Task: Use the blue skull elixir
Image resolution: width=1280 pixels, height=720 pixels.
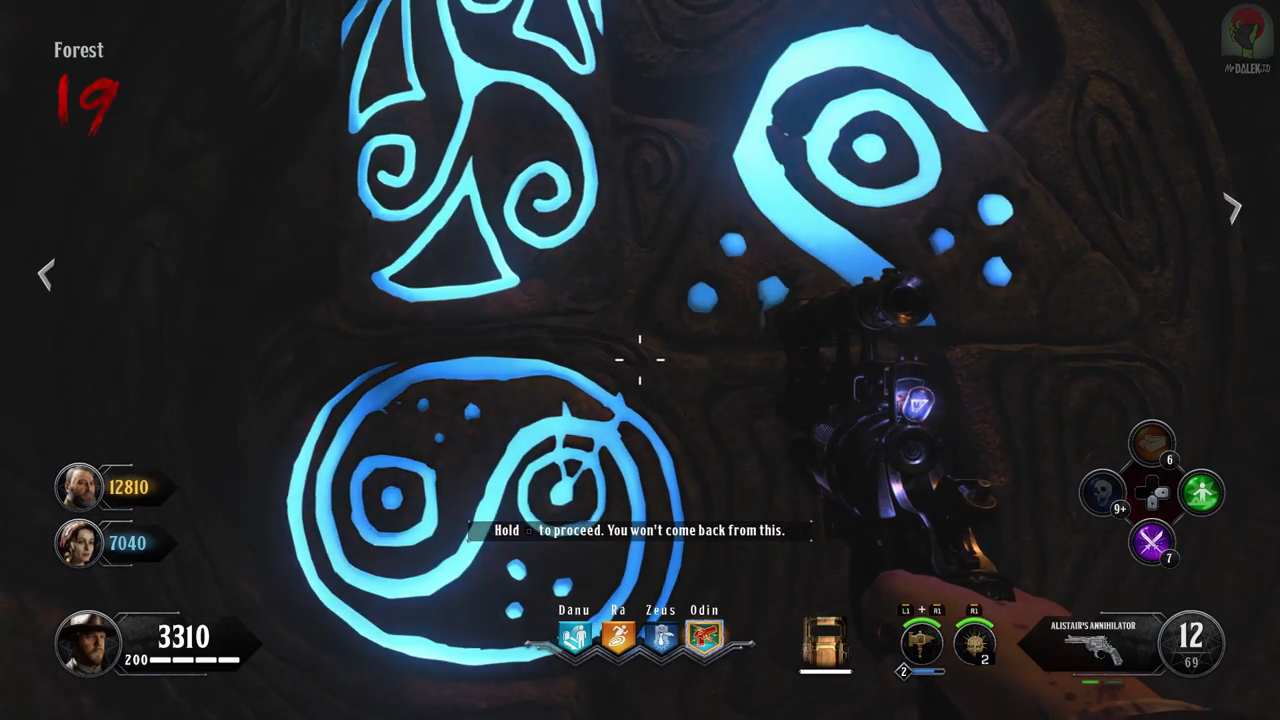Action: coord(1103,493)
